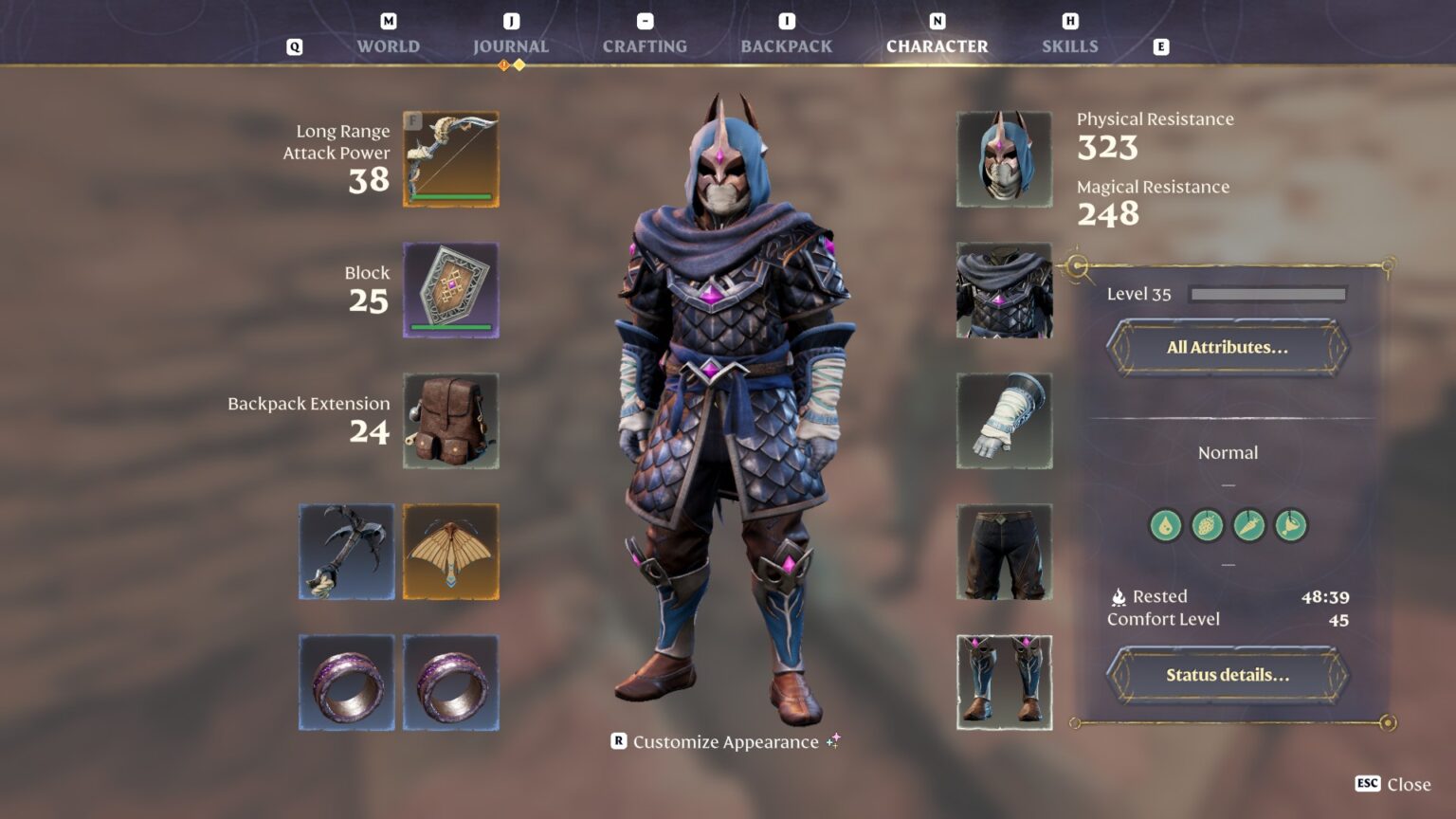Open the Block shield slot
Viewport: 1456px width, 819px height.
click(x=450, y=290)
